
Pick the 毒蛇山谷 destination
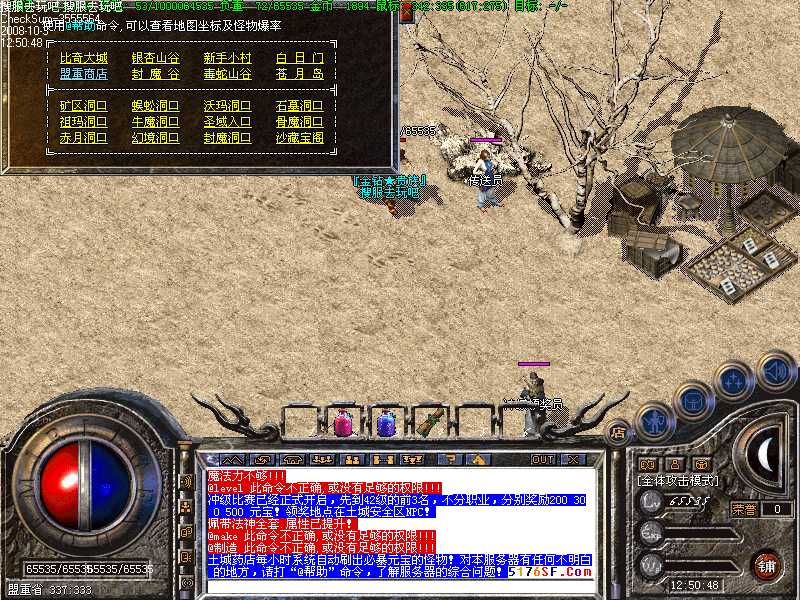point(228,74)
